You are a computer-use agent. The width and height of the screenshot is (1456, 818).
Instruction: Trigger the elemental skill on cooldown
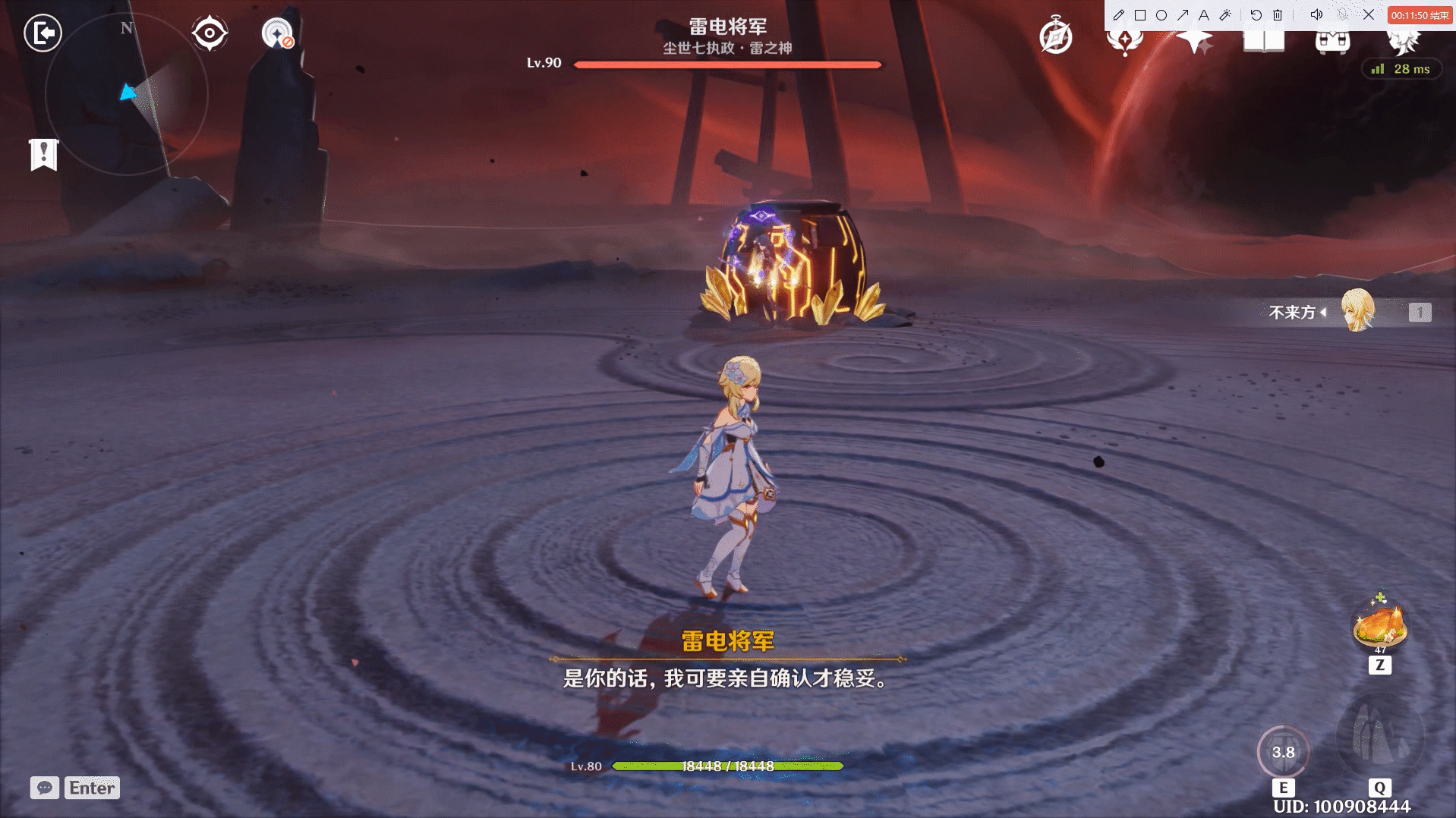(1283, 752)
